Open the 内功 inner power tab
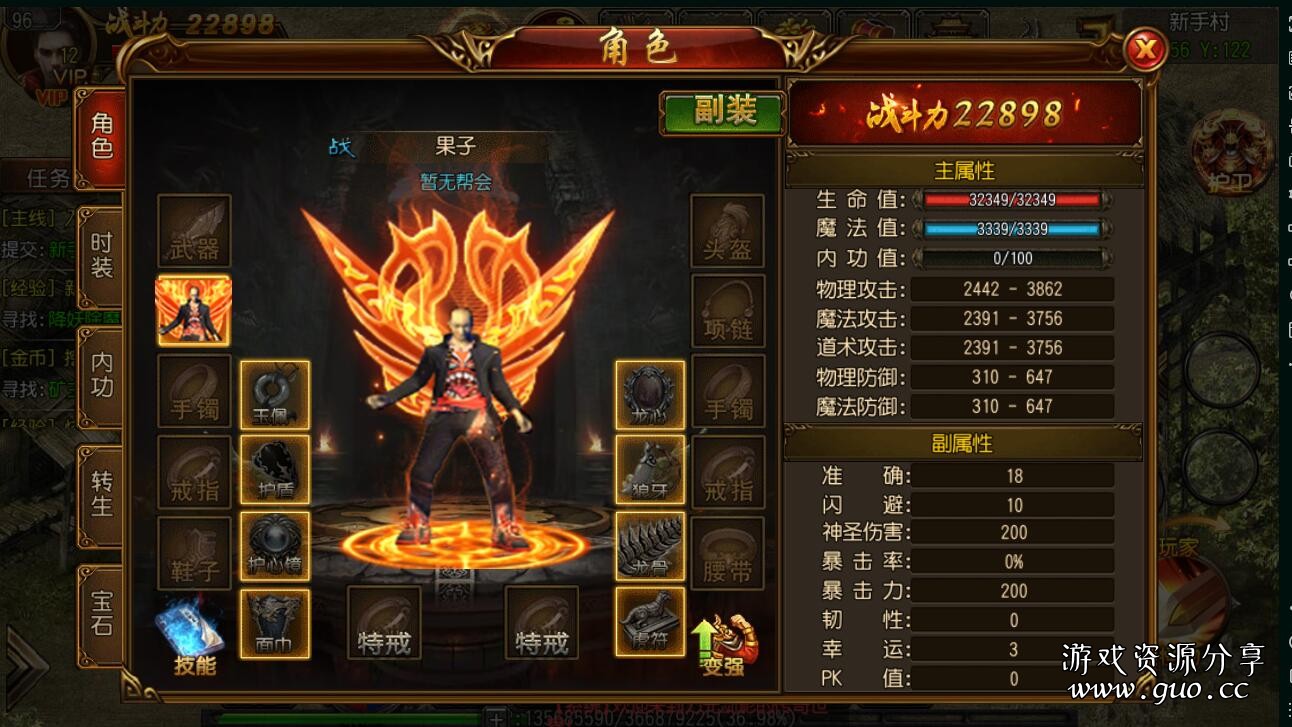 [102, 375]
